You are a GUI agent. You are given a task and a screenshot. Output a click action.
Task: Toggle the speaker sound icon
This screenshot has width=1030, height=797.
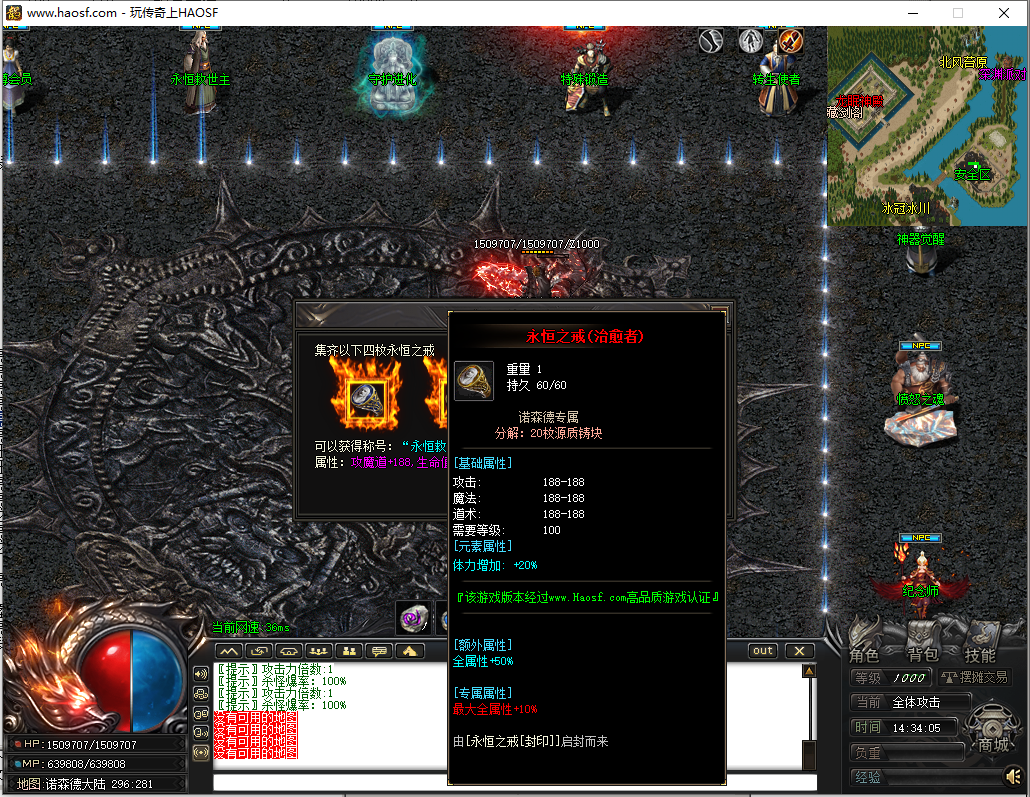point(1012,776)
